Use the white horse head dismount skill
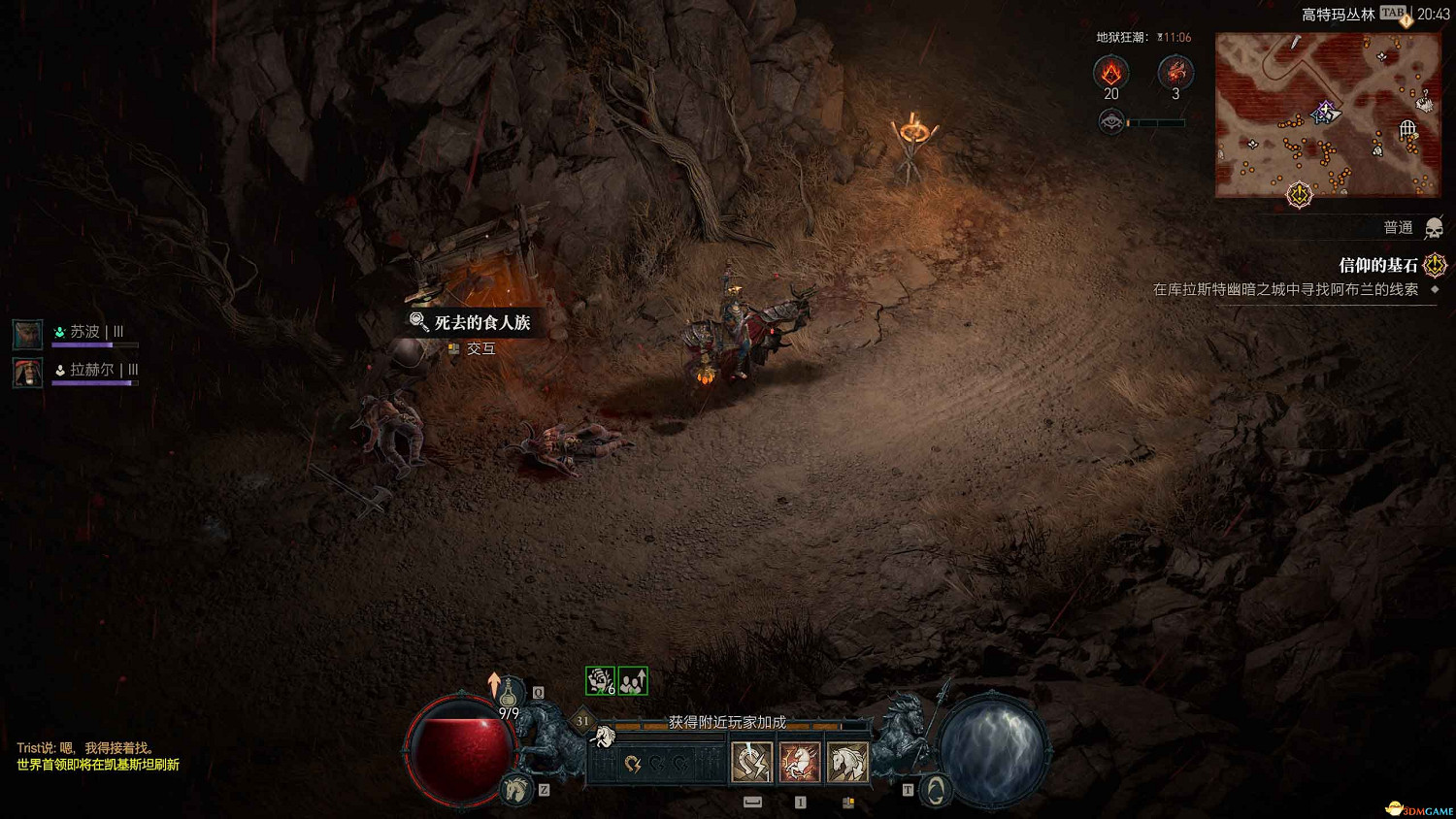 pos(846,762)
